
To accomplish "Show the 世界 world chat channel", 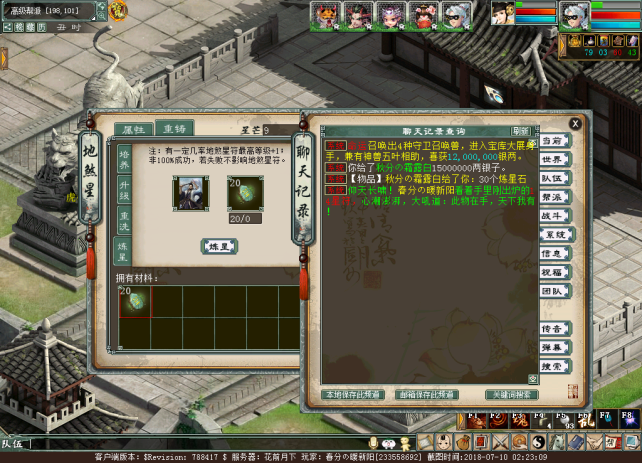I will tap(553, 160).
